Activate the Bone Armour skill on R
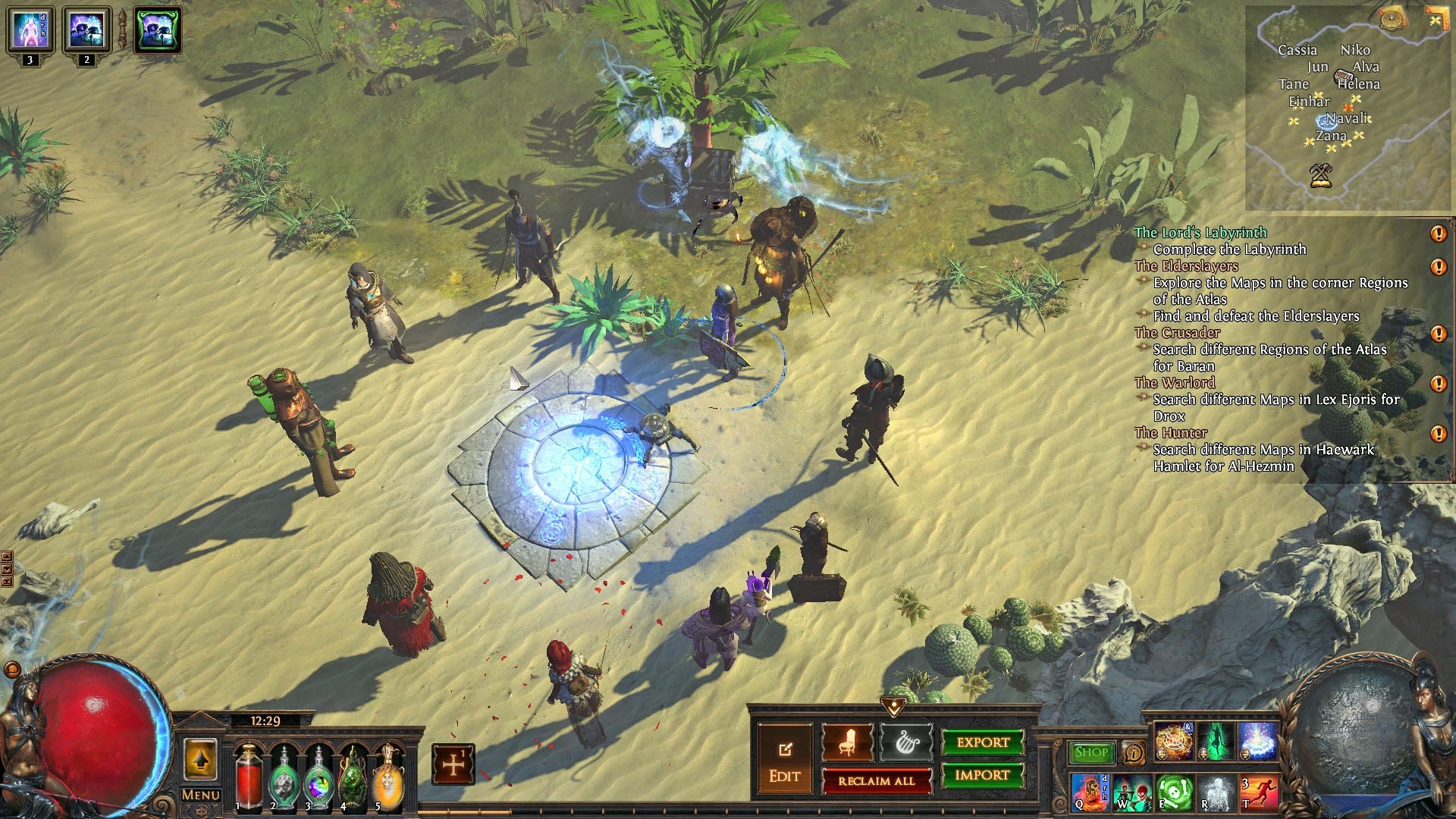The height and width of the screenshot is (819, 1456). [x=1218, y=795]
